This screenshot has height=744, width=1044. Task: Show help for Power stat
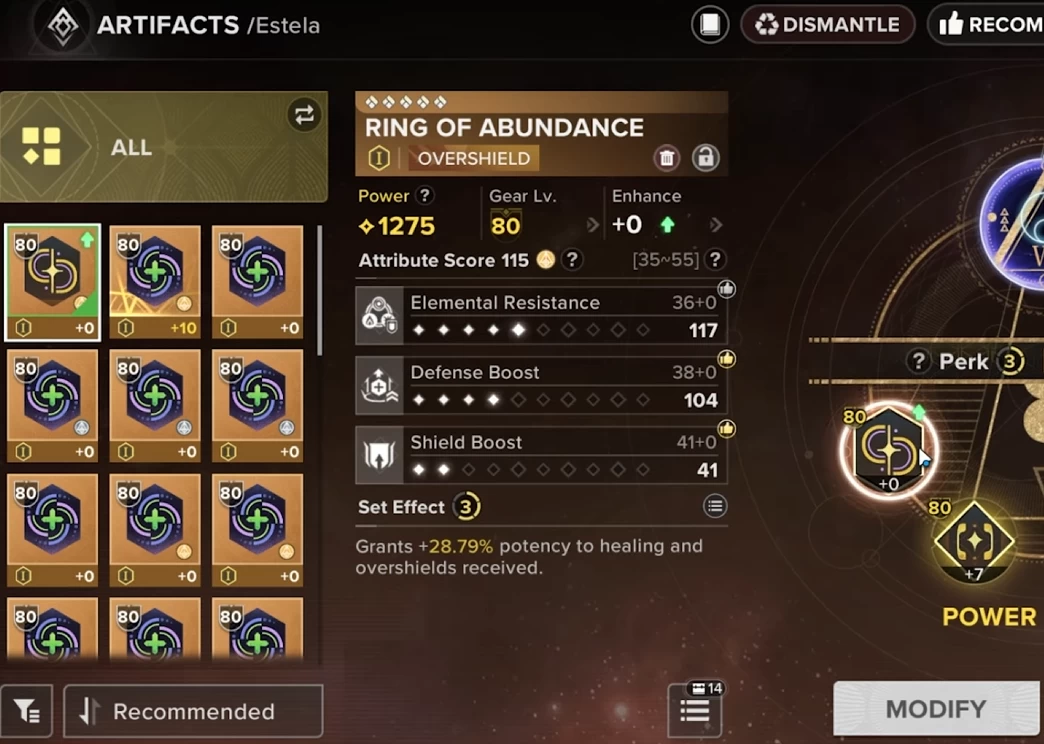pos(425,196)
